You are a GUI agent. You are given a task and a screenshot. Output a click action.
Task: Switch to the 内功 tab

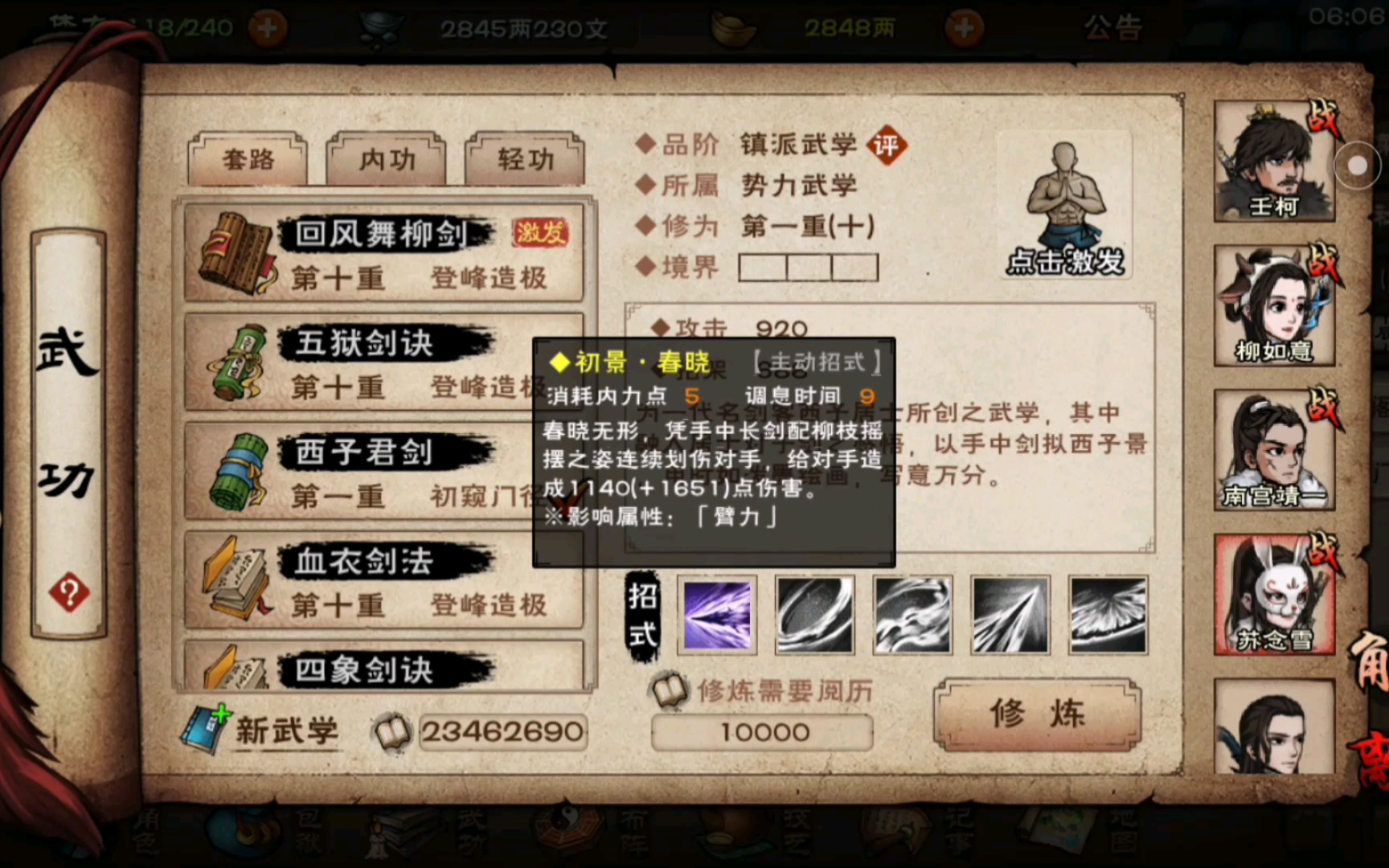pos(385,160)
